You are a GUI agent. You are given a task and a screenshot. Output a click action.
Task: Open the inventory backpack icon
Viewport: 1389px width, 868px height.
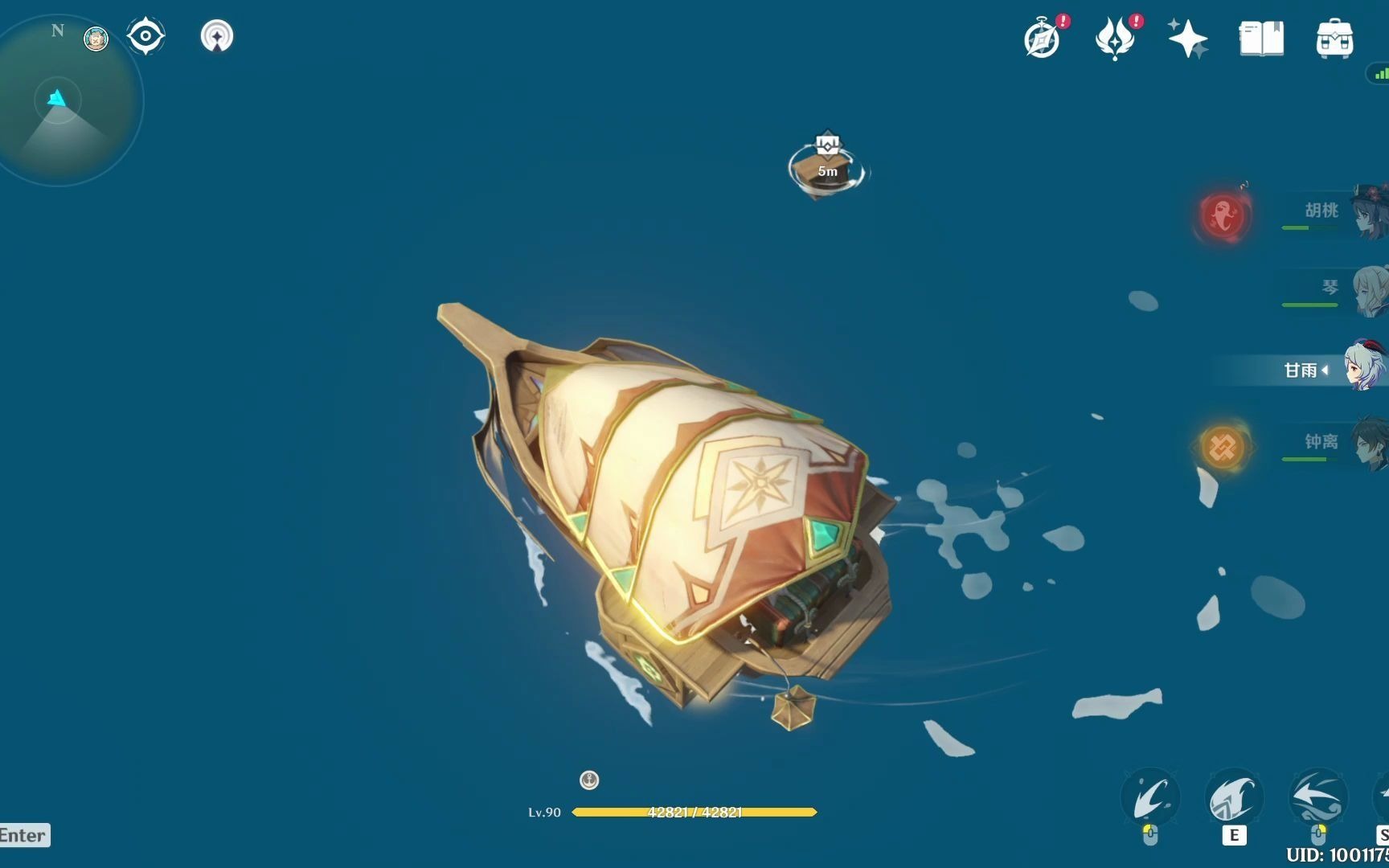[1334, 39]
